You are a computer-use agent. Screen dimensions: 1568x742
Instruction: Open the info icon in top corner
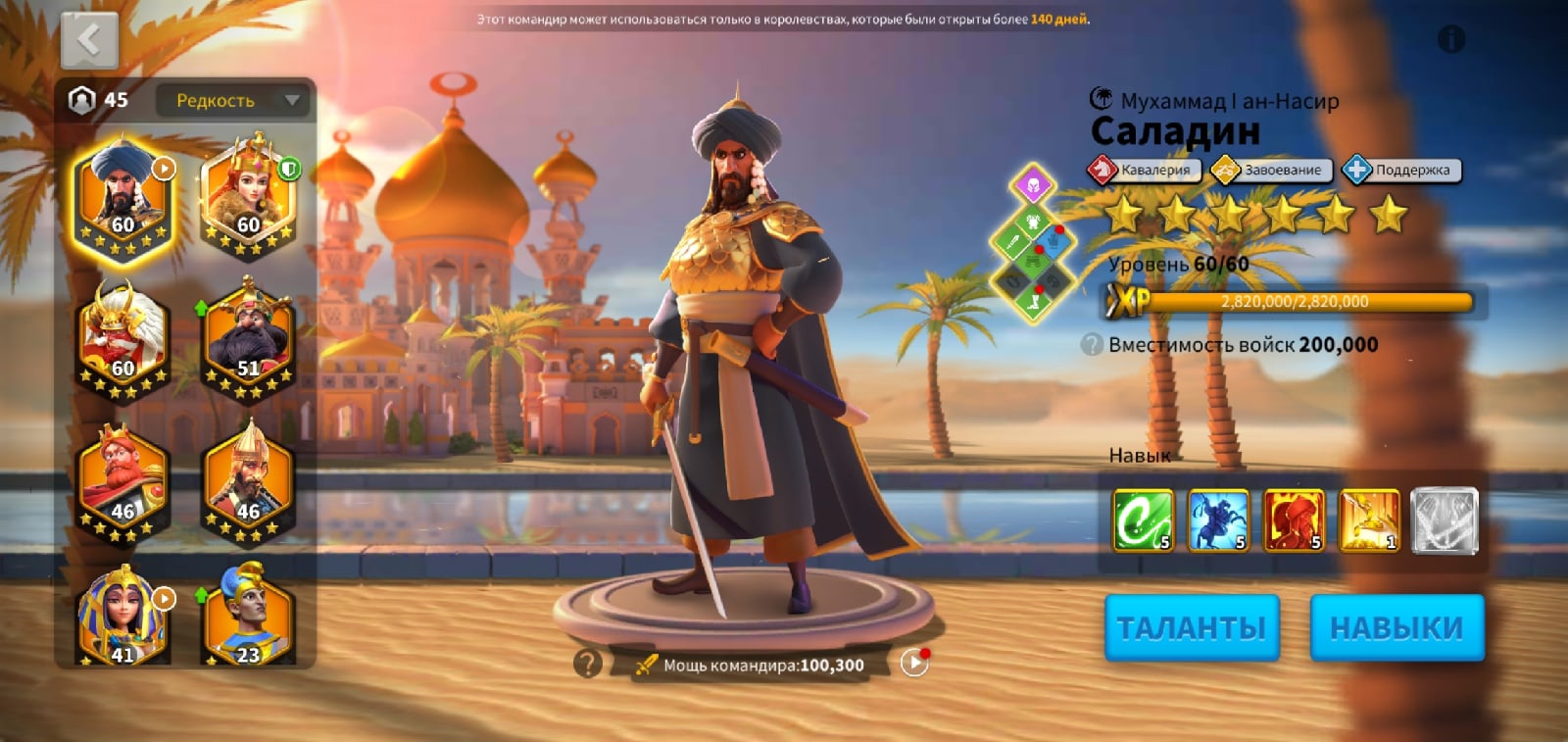(x=1450, y=40)
